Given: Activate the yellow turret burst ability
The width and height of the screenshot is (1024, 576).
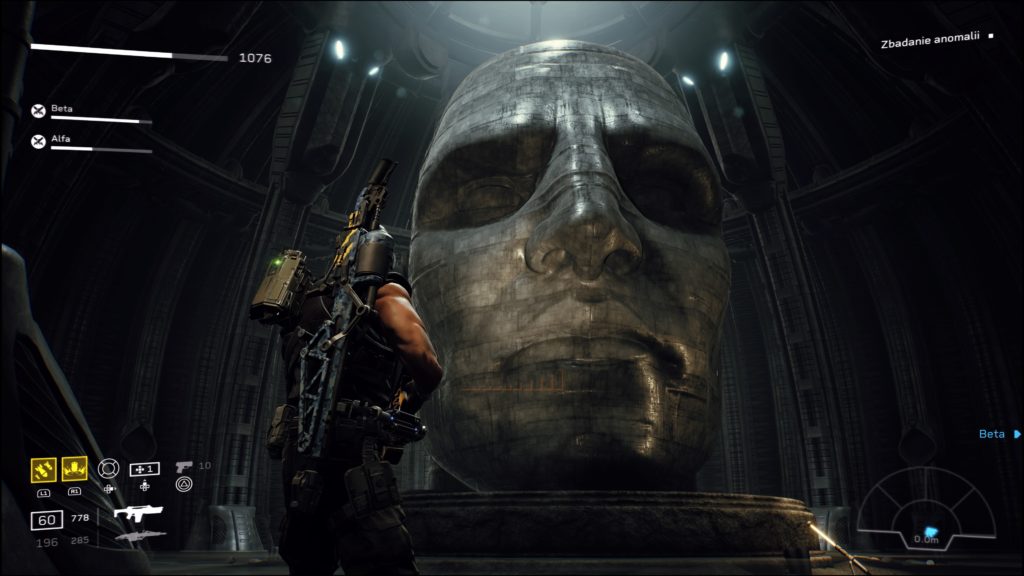Looking at the screenshot, I should pyautogui.click(x=75, y=468).
